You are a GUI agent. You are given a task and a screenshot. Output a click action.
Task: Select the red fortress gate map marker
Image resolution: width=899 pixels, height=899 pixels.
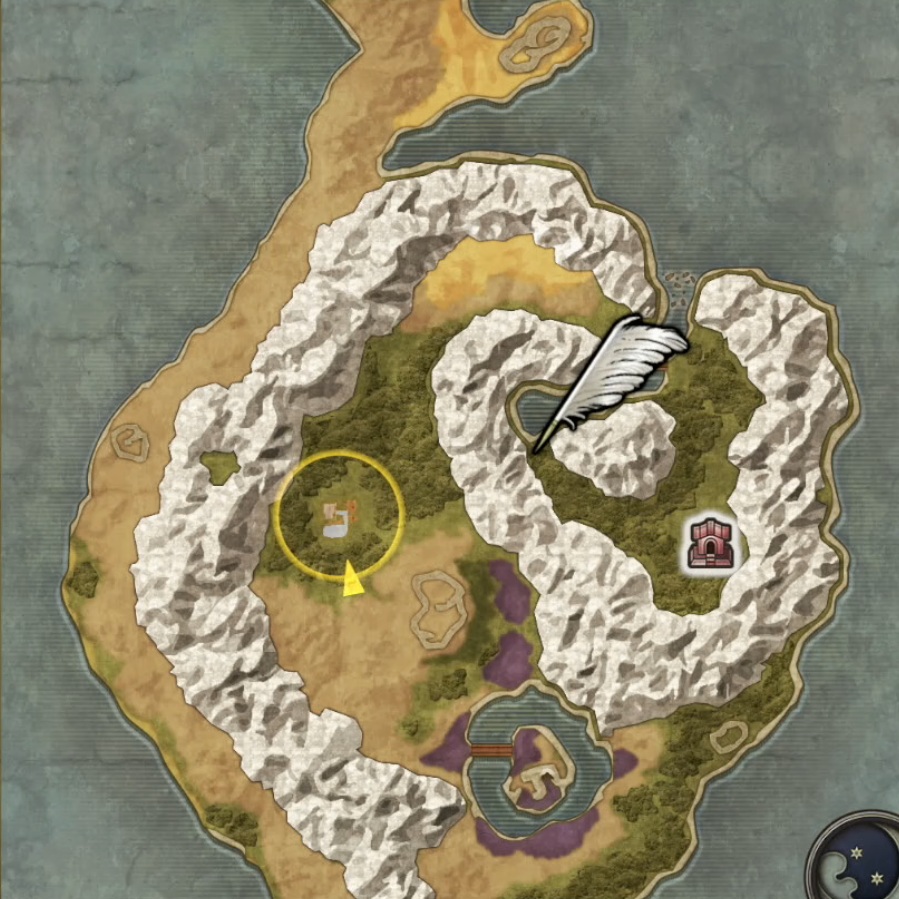point(711,544)
